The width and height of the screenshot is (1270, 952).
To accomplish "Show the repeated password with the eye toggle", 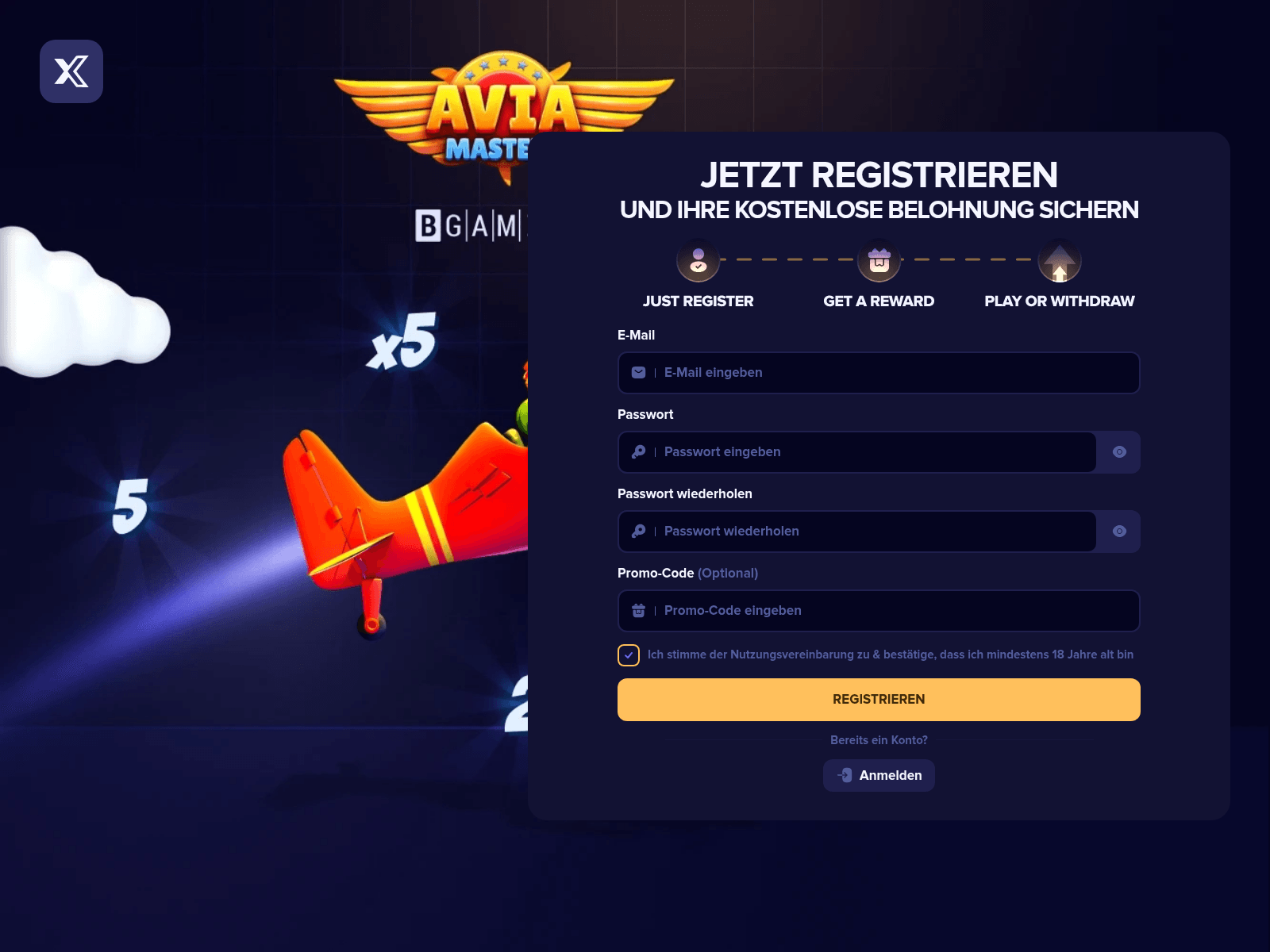I will (1119, 531).
